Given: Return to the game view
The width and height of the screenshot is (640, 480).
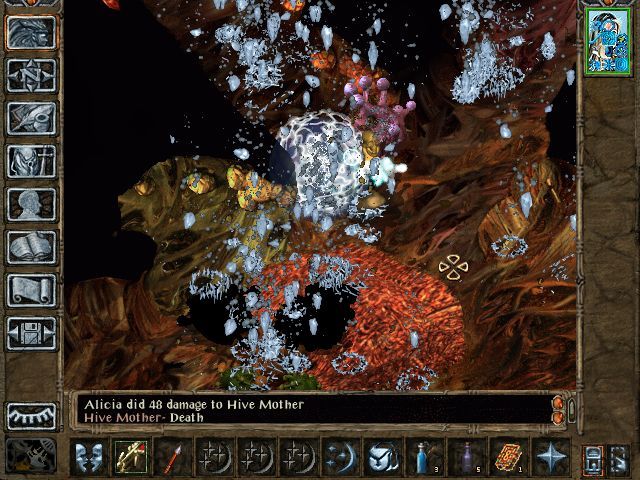Looking at the screenshot, I should tap(31, 33).
